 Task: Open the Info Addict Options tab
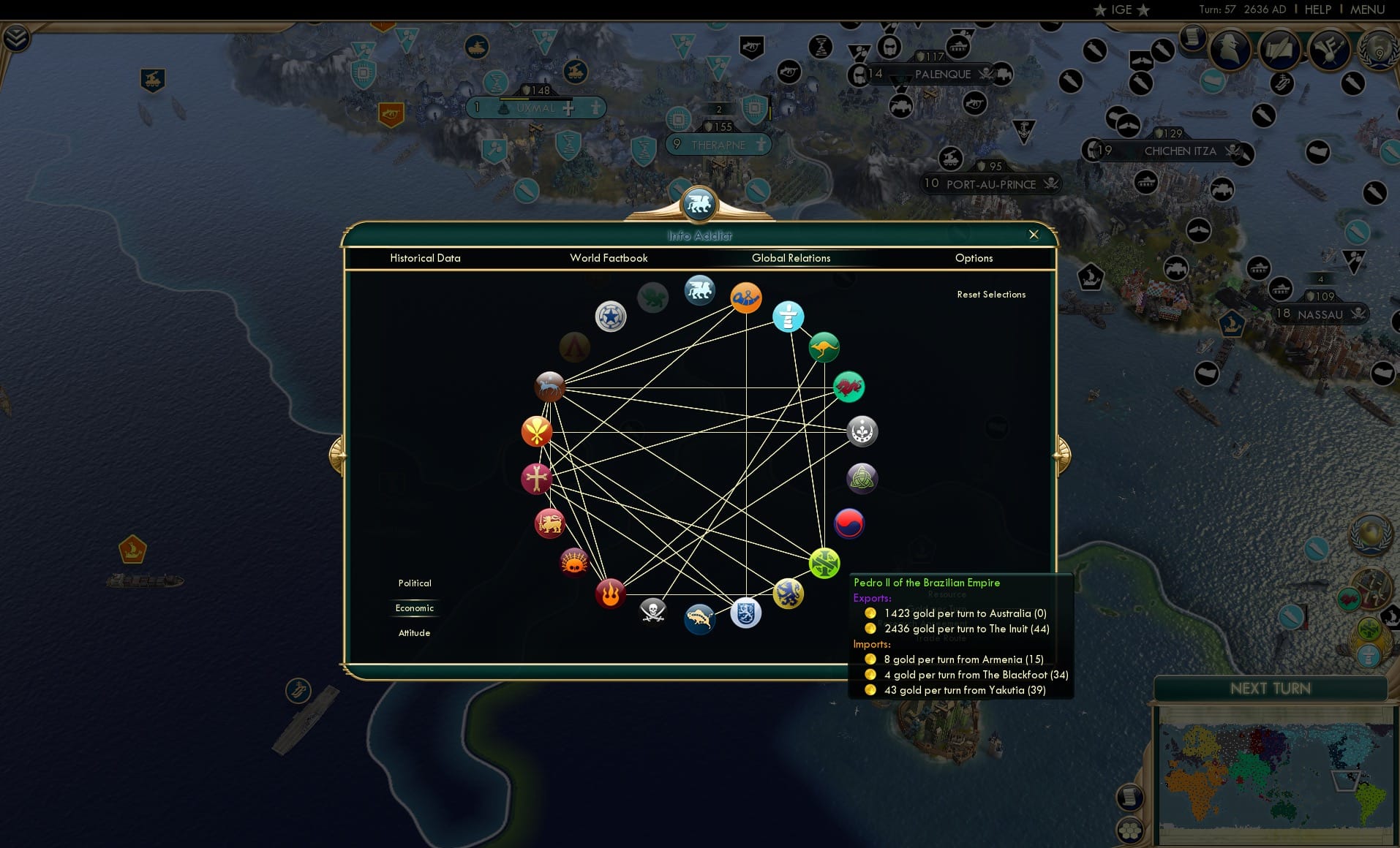click(x=974, y=258)
